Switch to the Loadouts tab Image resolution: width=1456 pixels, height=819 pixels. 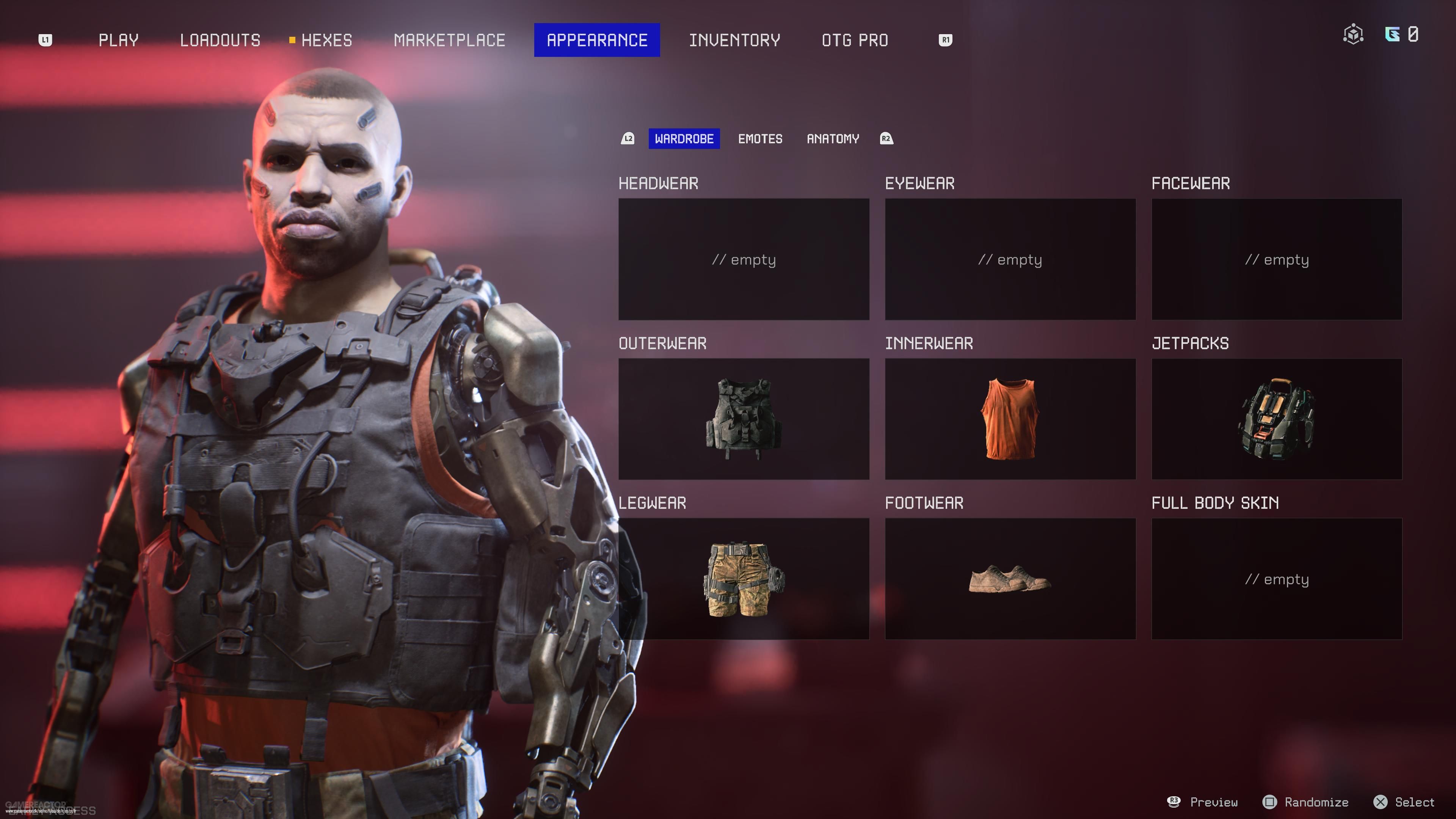coord(220,40)
